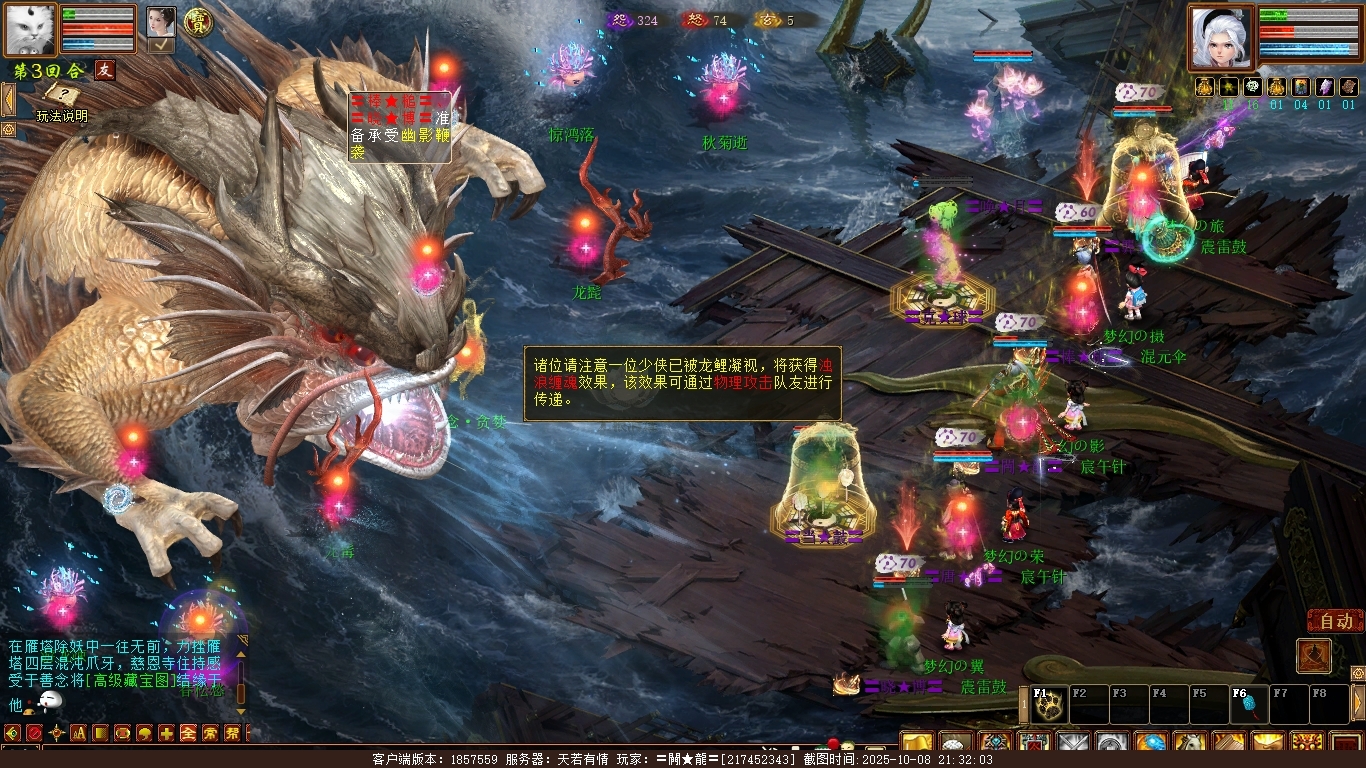Select the 帮 guild chat channel button
This screenshot has height=768, width=1366.
click(x=232, y=733)
